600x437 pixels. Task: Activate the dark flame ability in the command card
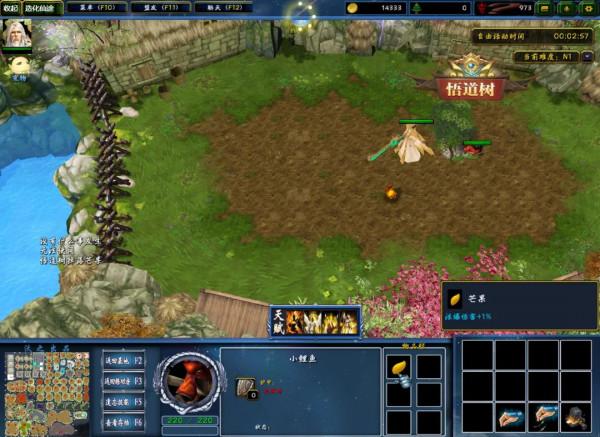click(577, 416)
